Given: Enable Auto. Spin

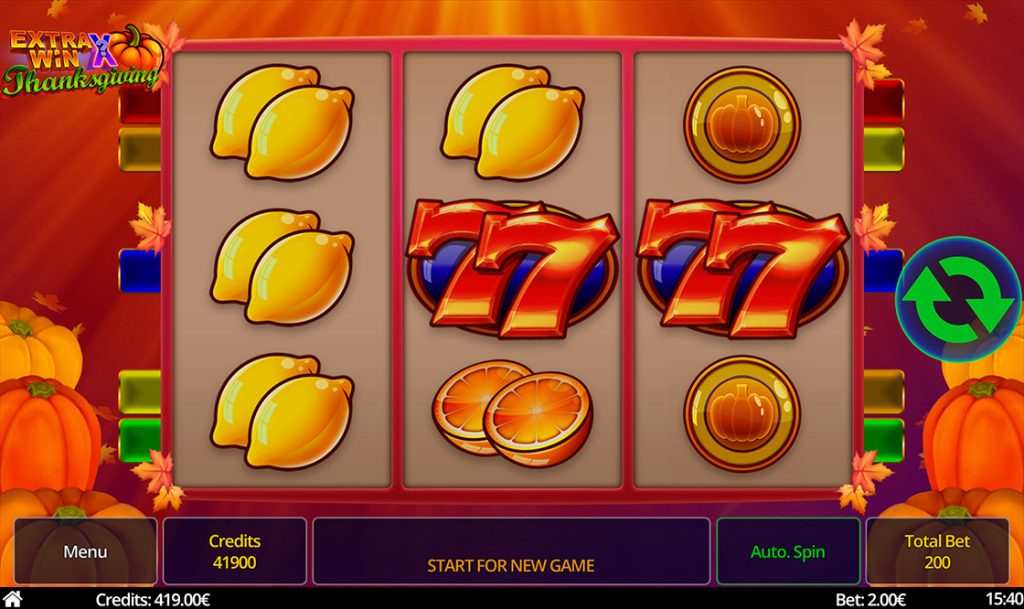Looking at the screenshot, I should coord(788,551).
